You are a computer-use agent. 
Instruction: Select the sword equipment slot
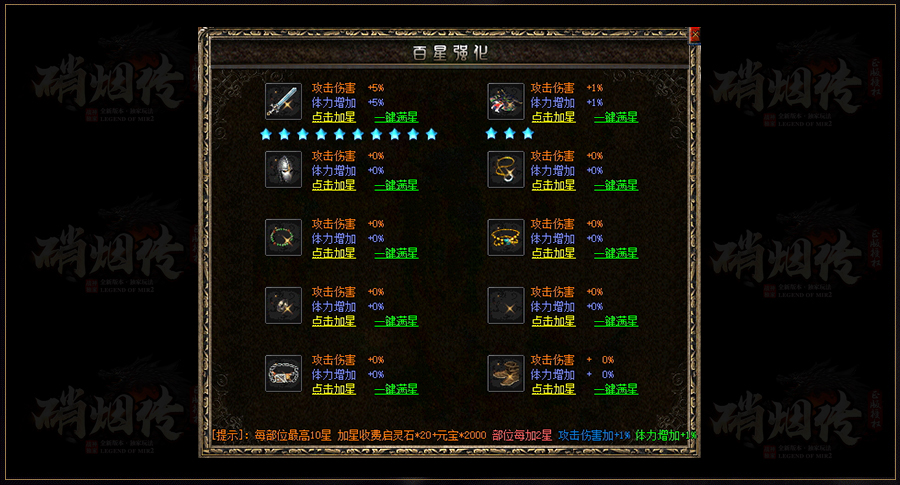tap(283, 102)
